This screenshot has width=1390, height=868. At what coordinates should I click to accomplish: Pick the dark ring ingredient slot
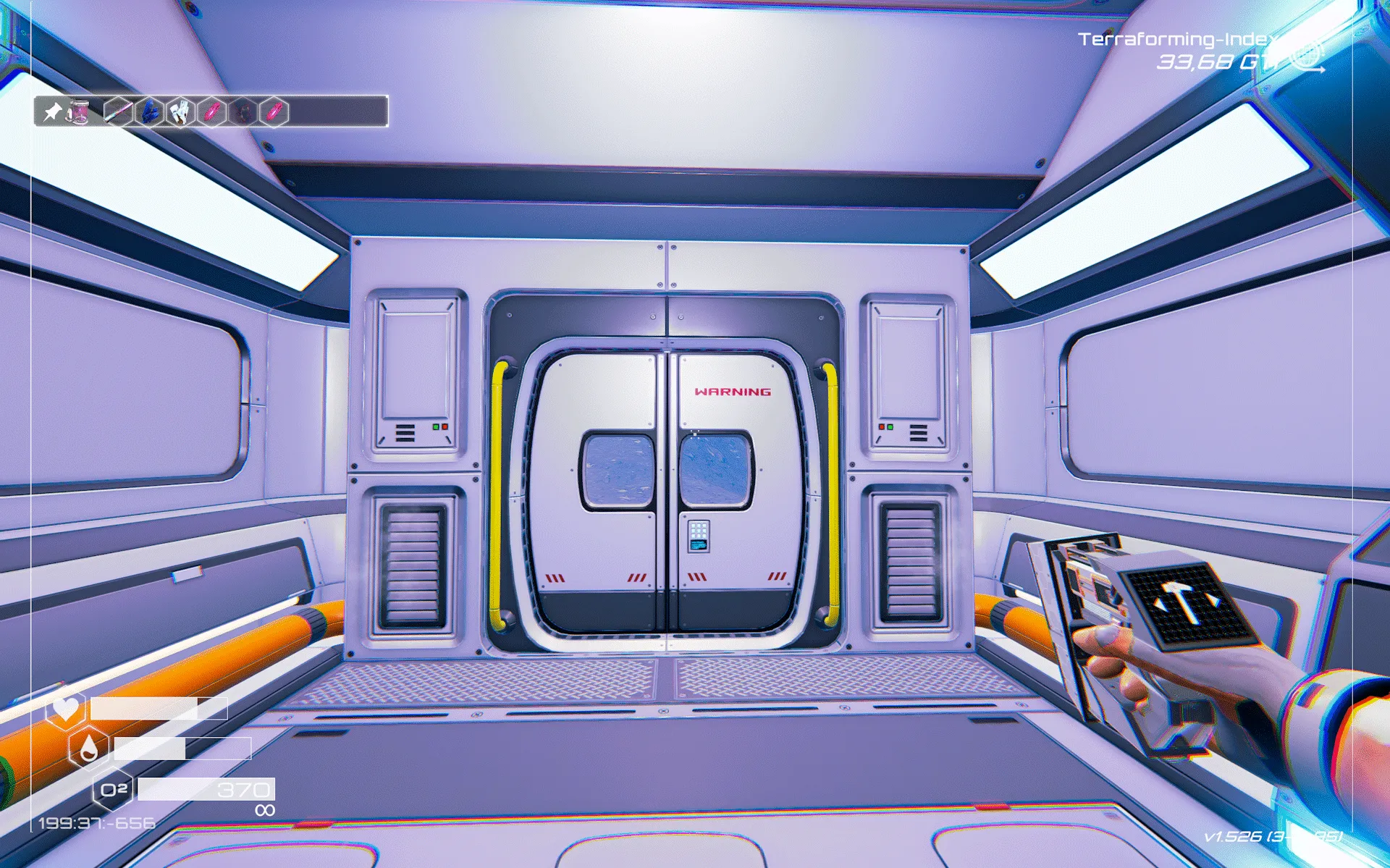243,111
